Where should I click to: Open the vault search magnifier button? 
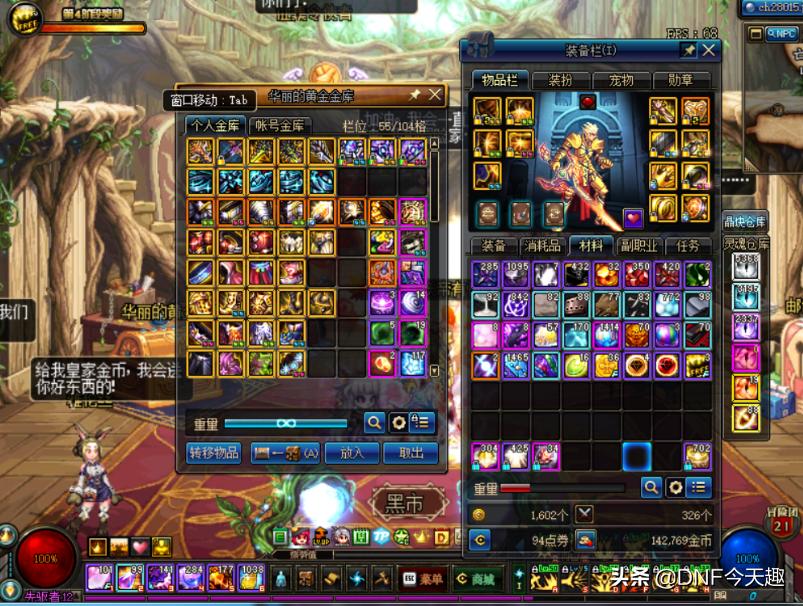pos(374,423)
